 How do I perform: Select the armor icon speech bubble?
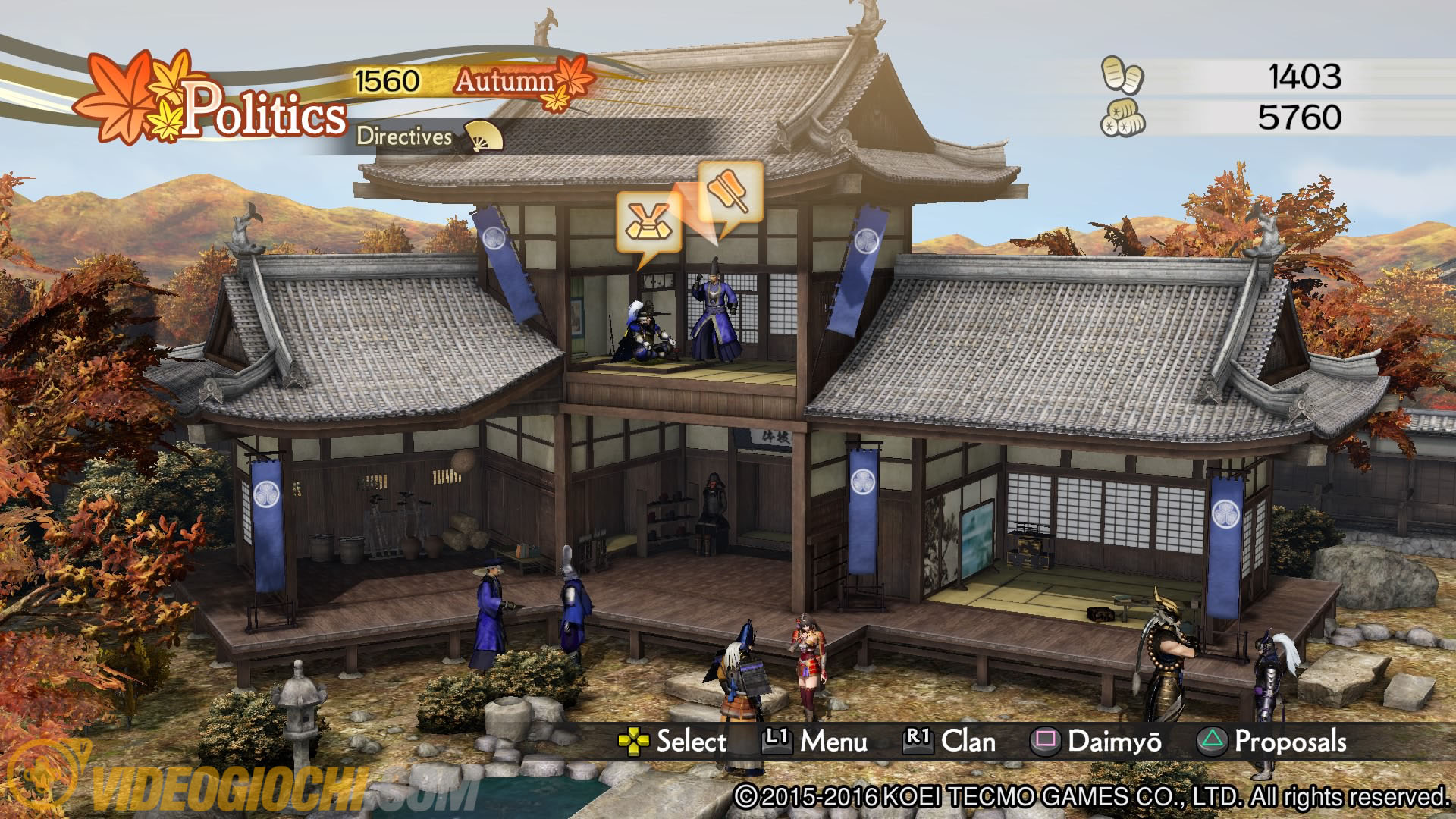(648, 222)
